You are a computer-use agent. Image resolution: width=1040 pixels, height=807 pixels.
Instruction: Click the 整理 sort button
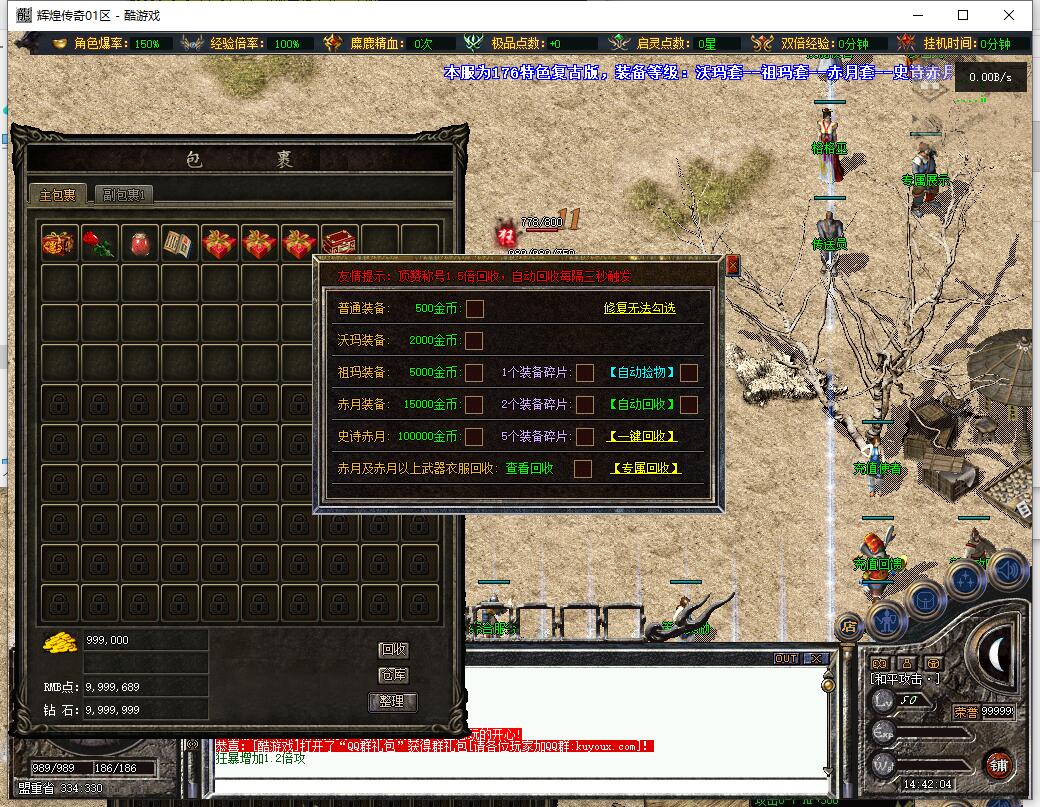point(393,701)
